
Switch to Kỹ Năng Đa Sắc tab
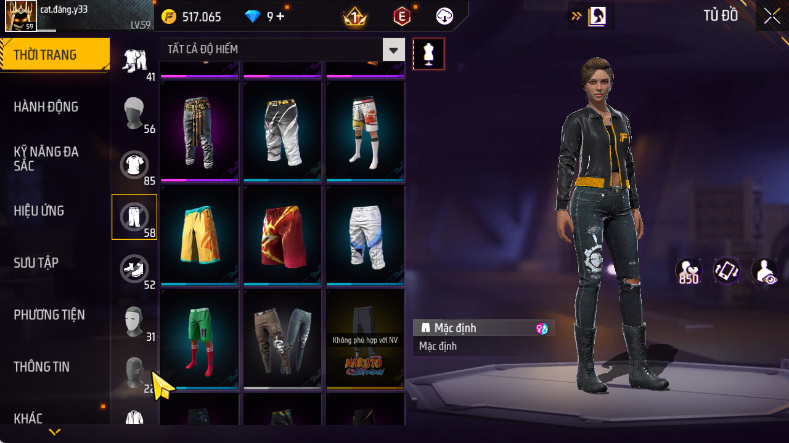[x=46, y=158]
